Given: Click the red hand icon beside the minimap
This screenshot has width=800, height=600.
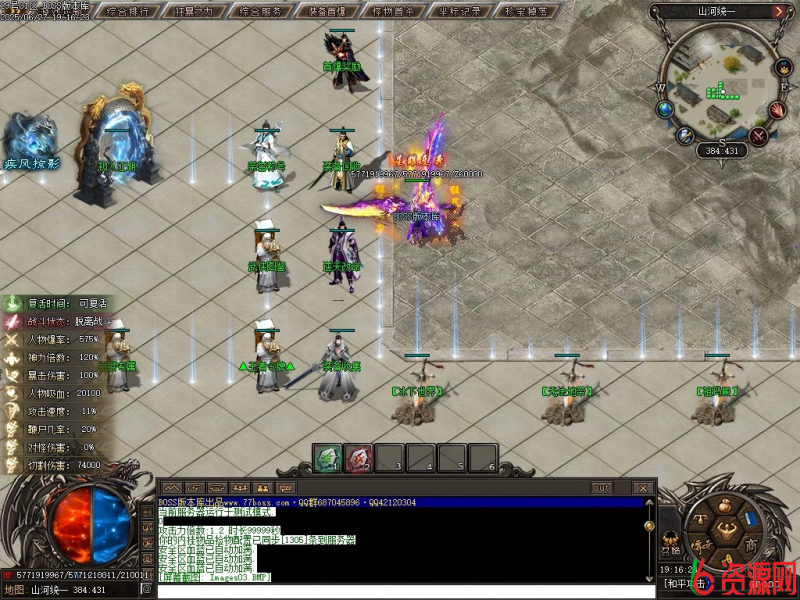Looking at the screenshot, I should [x=777, y=109].
